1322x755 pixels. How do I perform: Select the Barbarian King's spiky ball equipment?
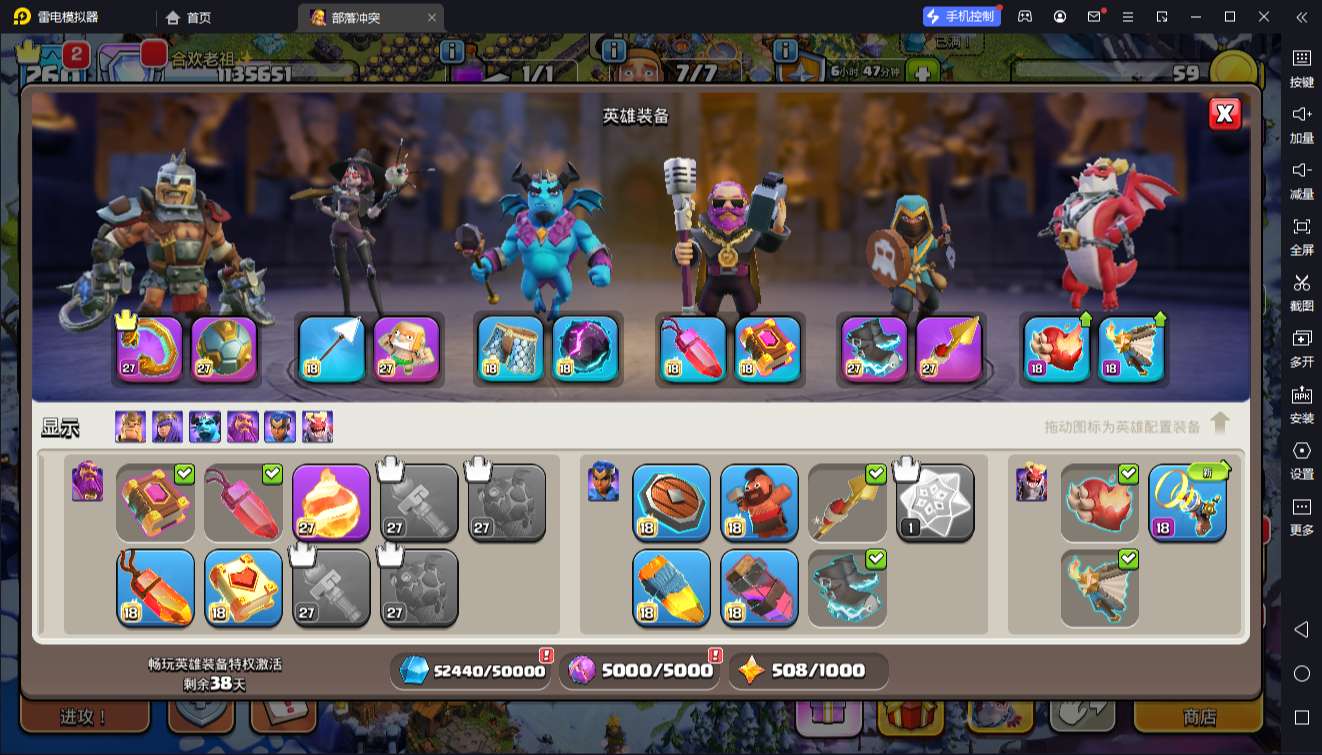pos(224,349)
